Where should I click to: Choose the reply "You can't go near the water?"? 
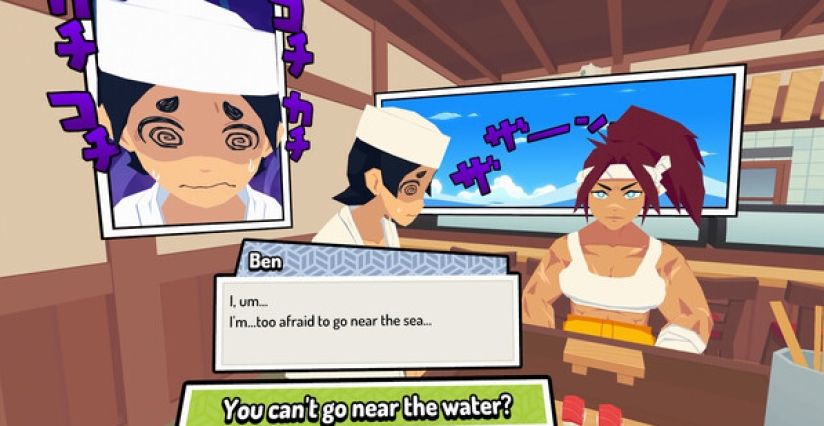(366, 407)
